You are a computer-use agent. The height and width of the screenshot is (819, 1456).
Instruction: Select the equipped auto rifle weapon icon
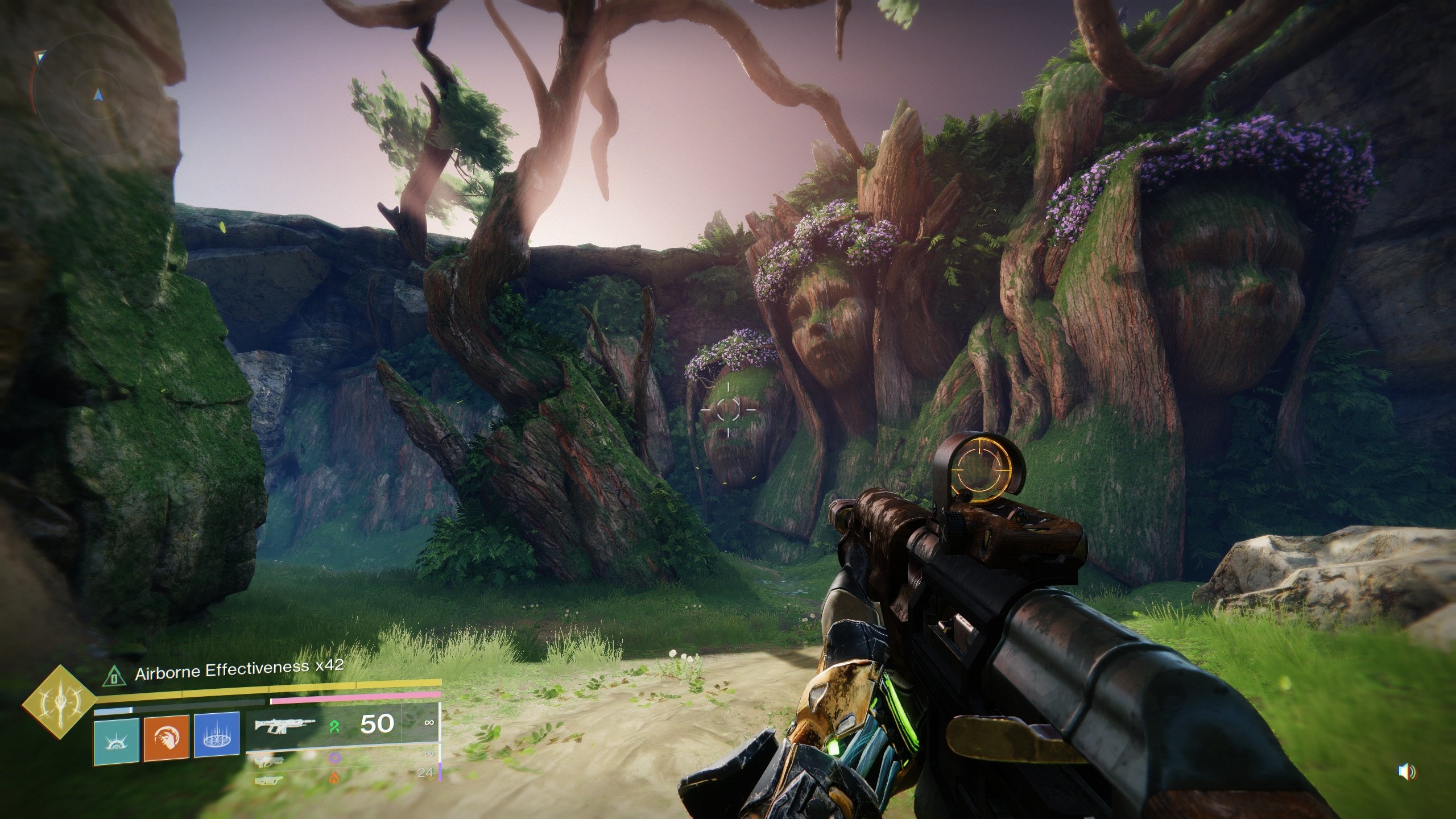pyautogui.click(x=284, y=725)
